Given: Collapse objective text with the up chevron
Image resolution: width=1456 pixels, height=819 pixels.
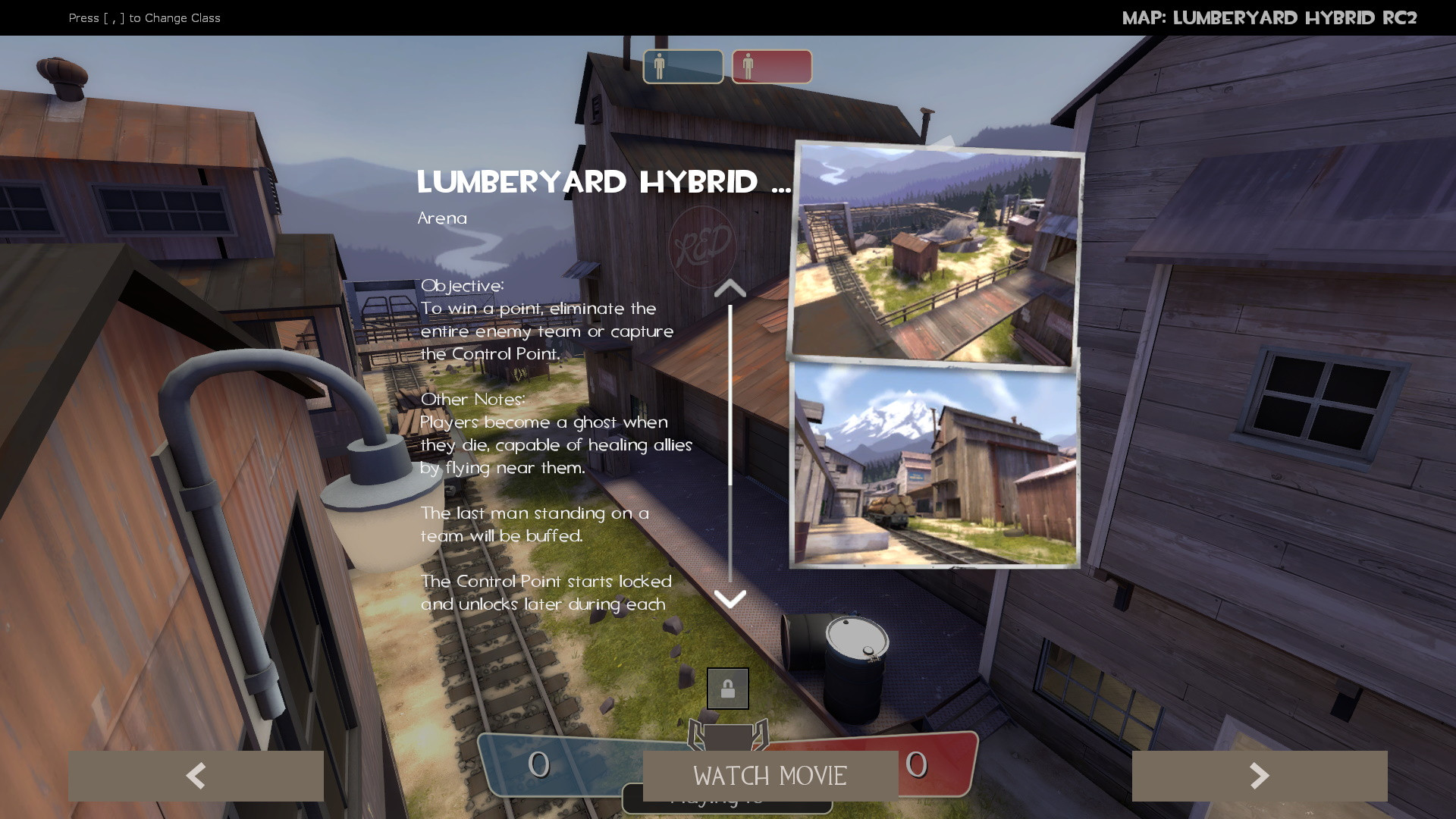Looking at the screenshot, I should coord(730,287).
